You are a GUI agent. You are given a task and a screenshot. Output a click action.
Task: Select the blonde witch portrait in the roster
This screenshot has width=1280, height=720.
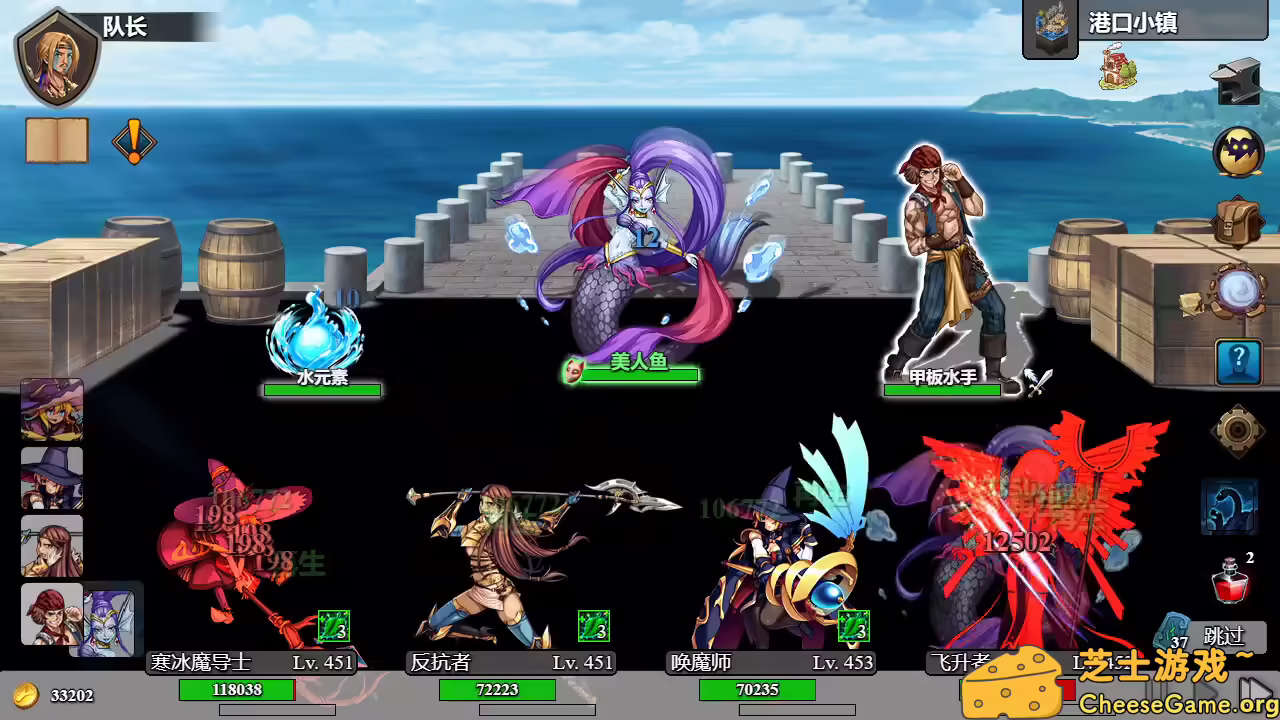click(x=51, y=410)
